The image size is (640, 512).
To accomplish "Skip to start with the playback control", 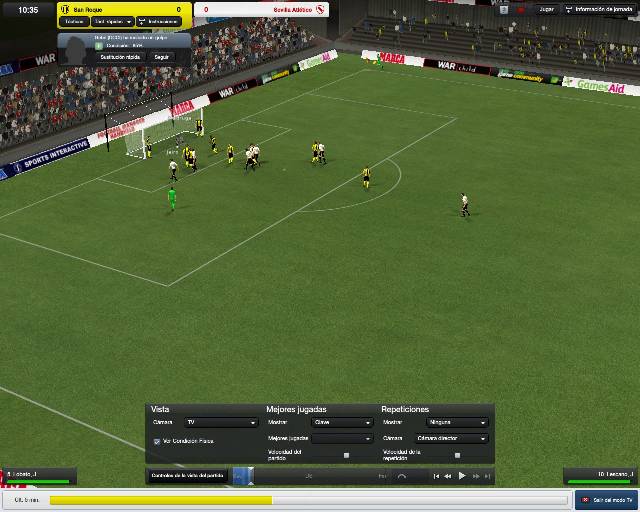I will [436, 476].
